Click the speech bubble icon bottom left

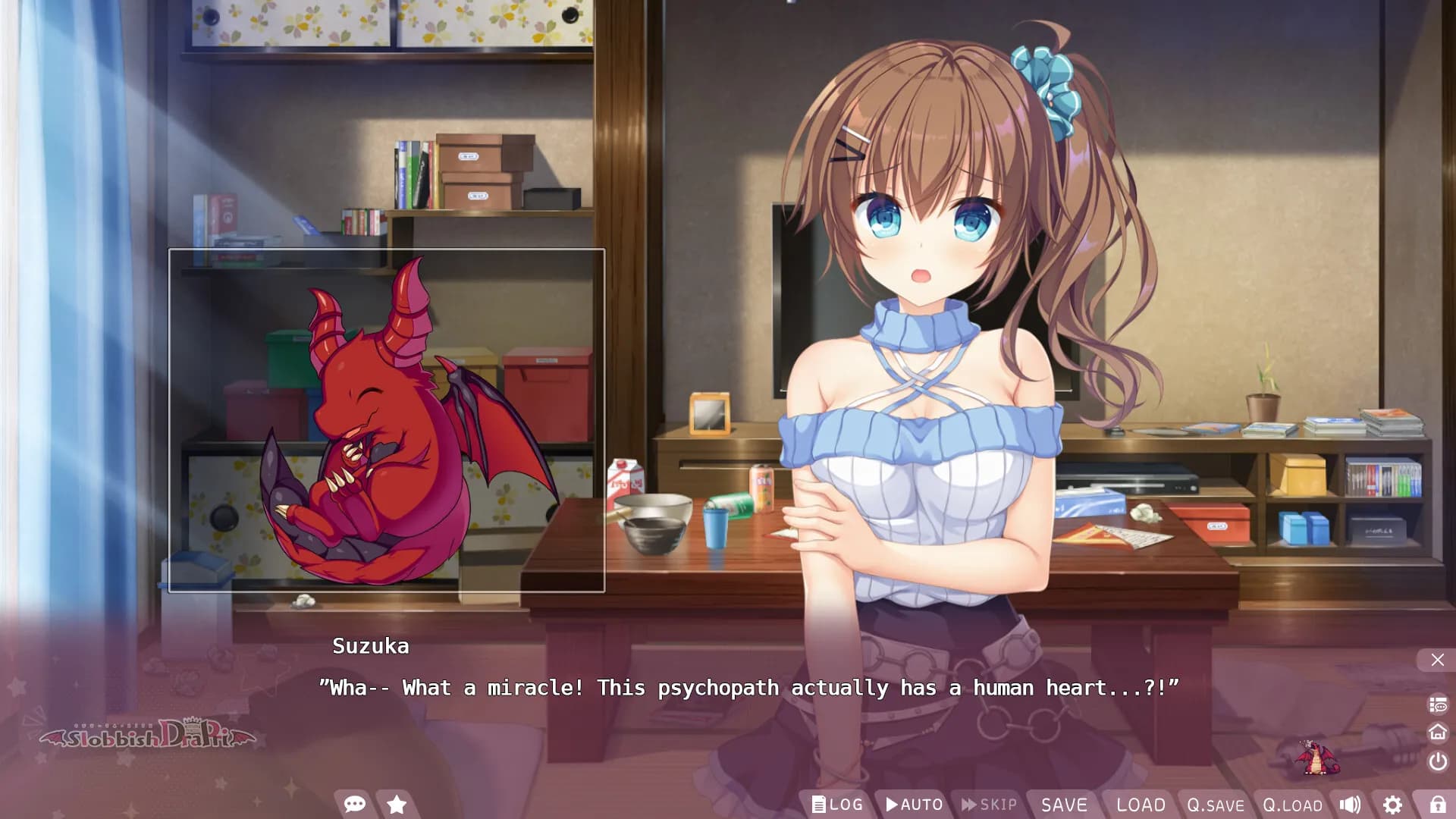(x=353, y=805)
